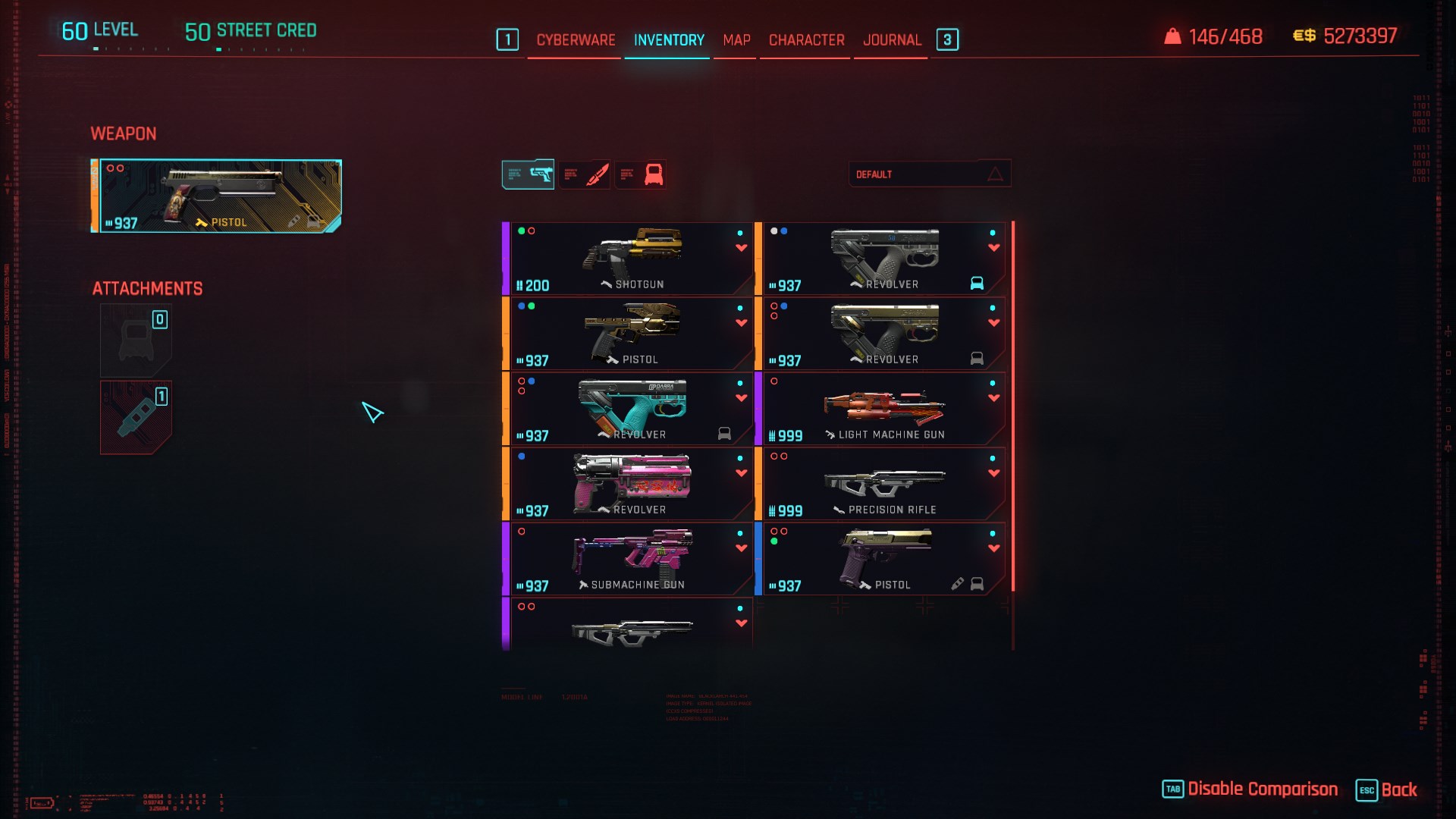Select the teal revolver item
1456x819 pixels.
click(629, 409)
